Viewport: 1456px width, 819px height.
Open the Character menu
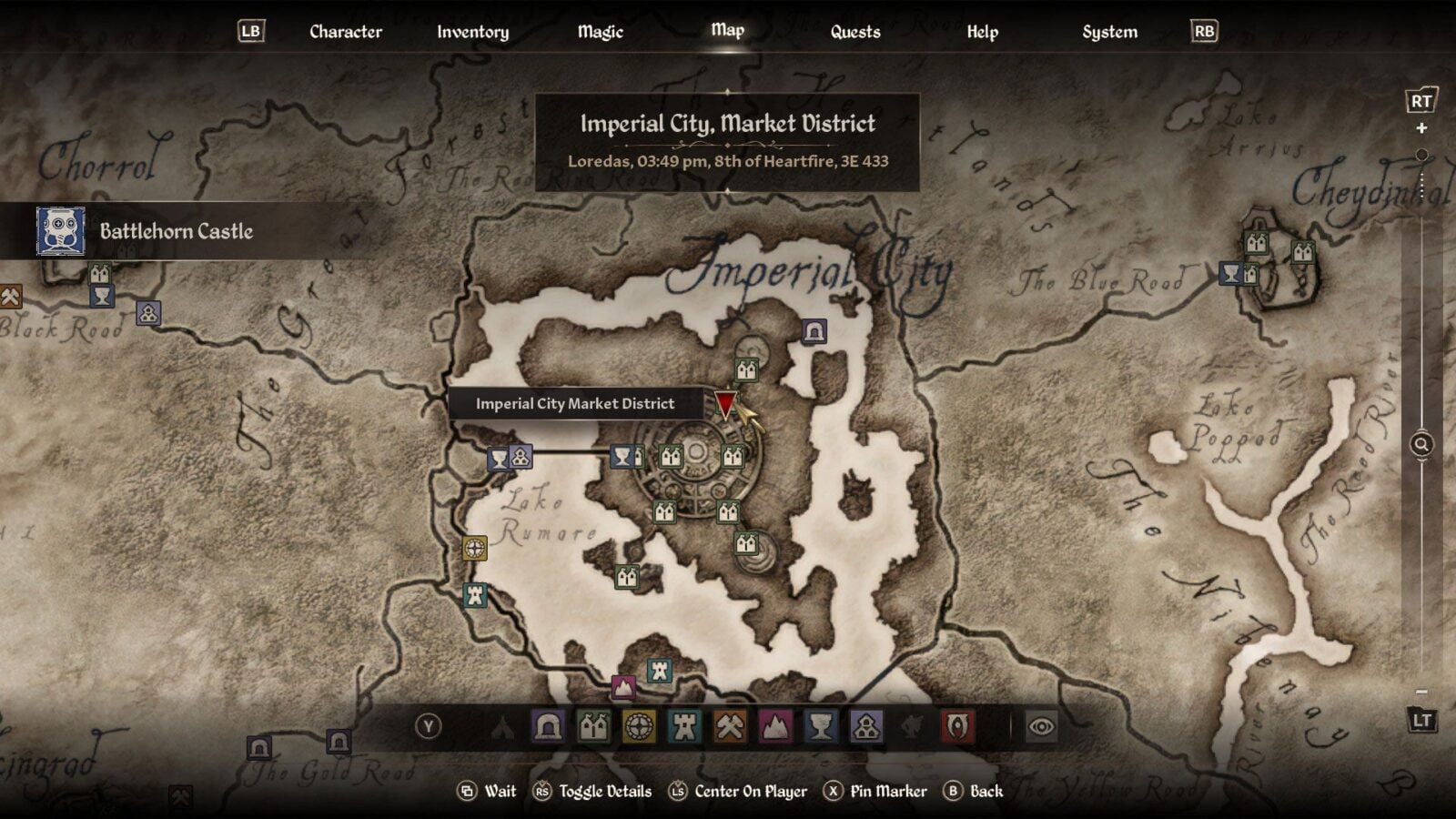pyautogui.click(x=345, y=30)
